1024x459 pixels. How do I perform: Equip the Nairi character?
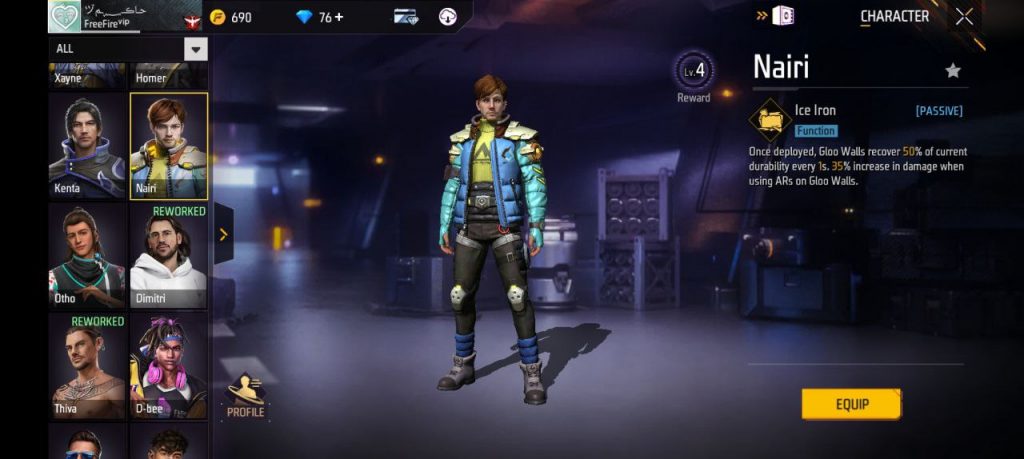coord(851,404)
